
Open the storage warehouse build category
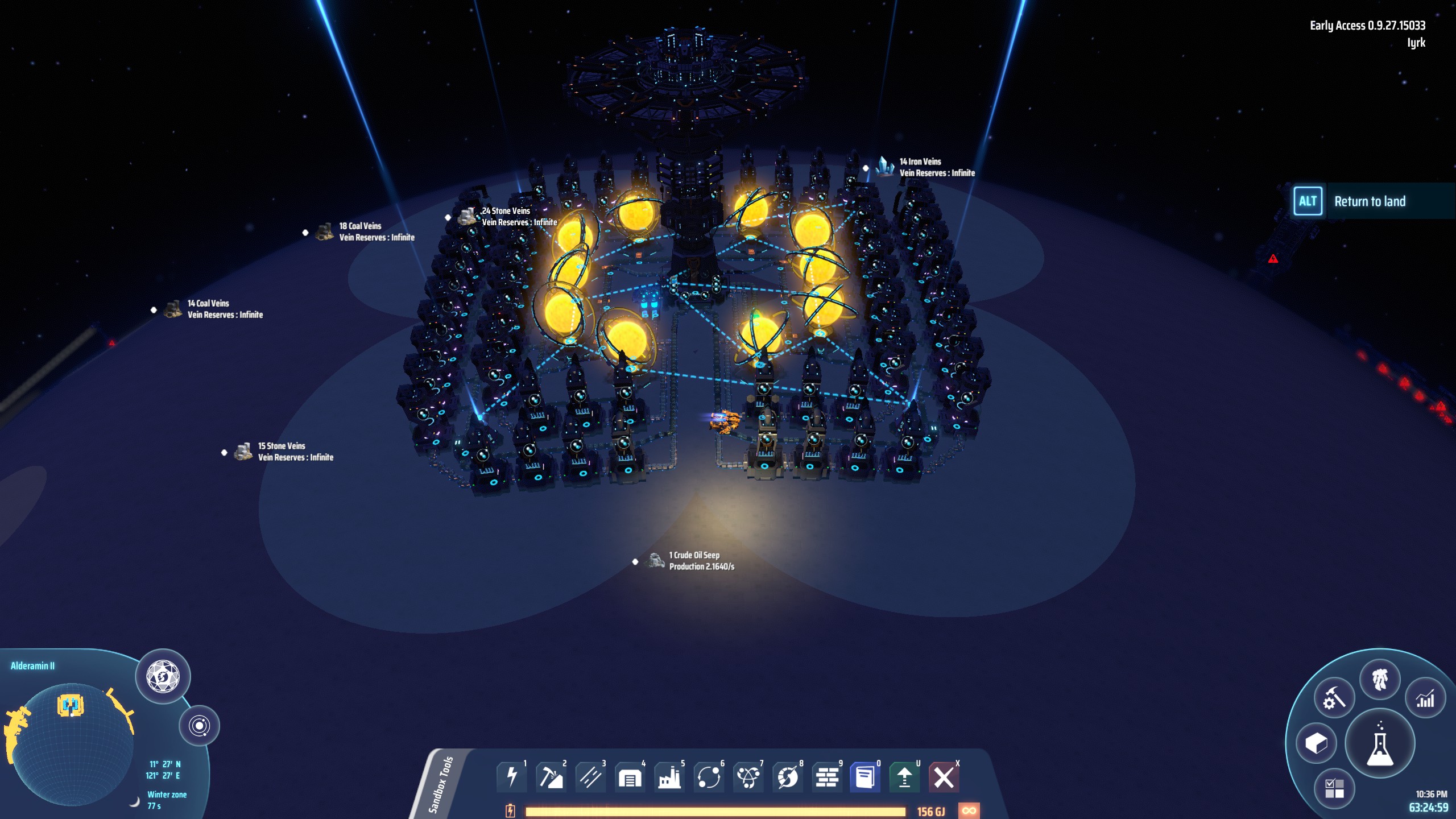pyautogui.click(x=630, y=777)
